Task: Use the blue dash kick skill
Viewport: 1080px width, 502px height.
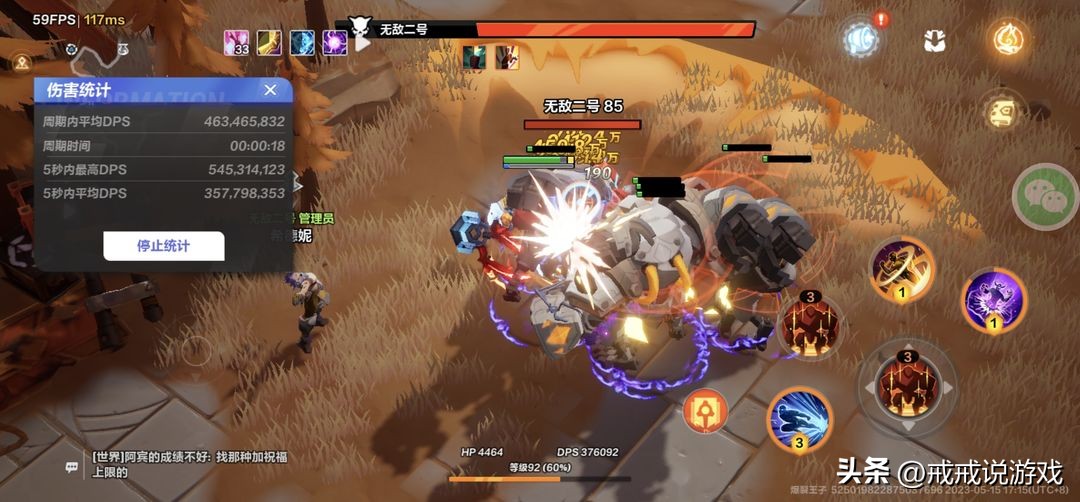Action: (x=799, y=419)
